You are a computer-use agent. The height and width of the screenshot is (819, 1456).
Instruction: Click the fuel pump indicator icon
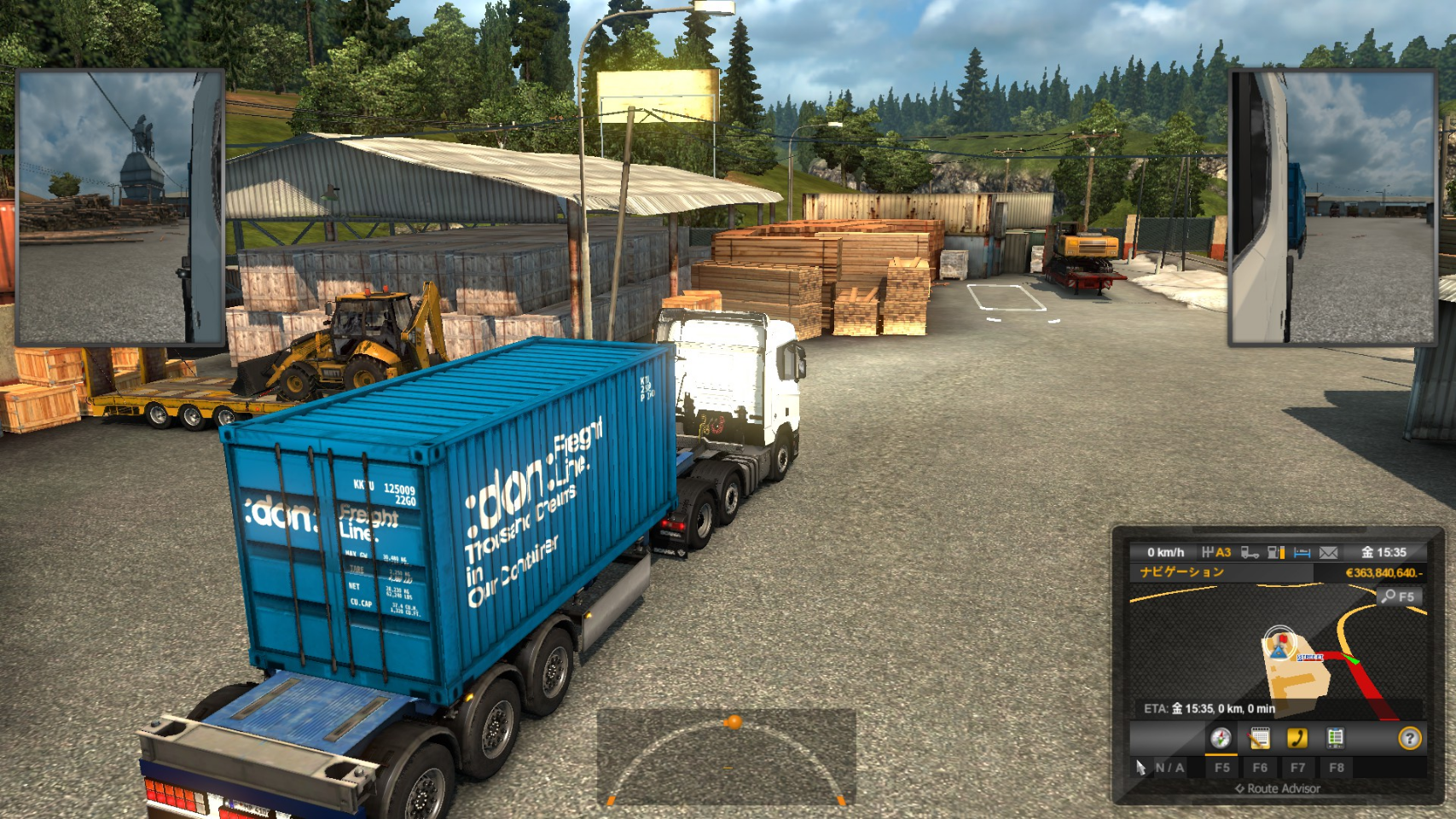tap(1276, 553)
